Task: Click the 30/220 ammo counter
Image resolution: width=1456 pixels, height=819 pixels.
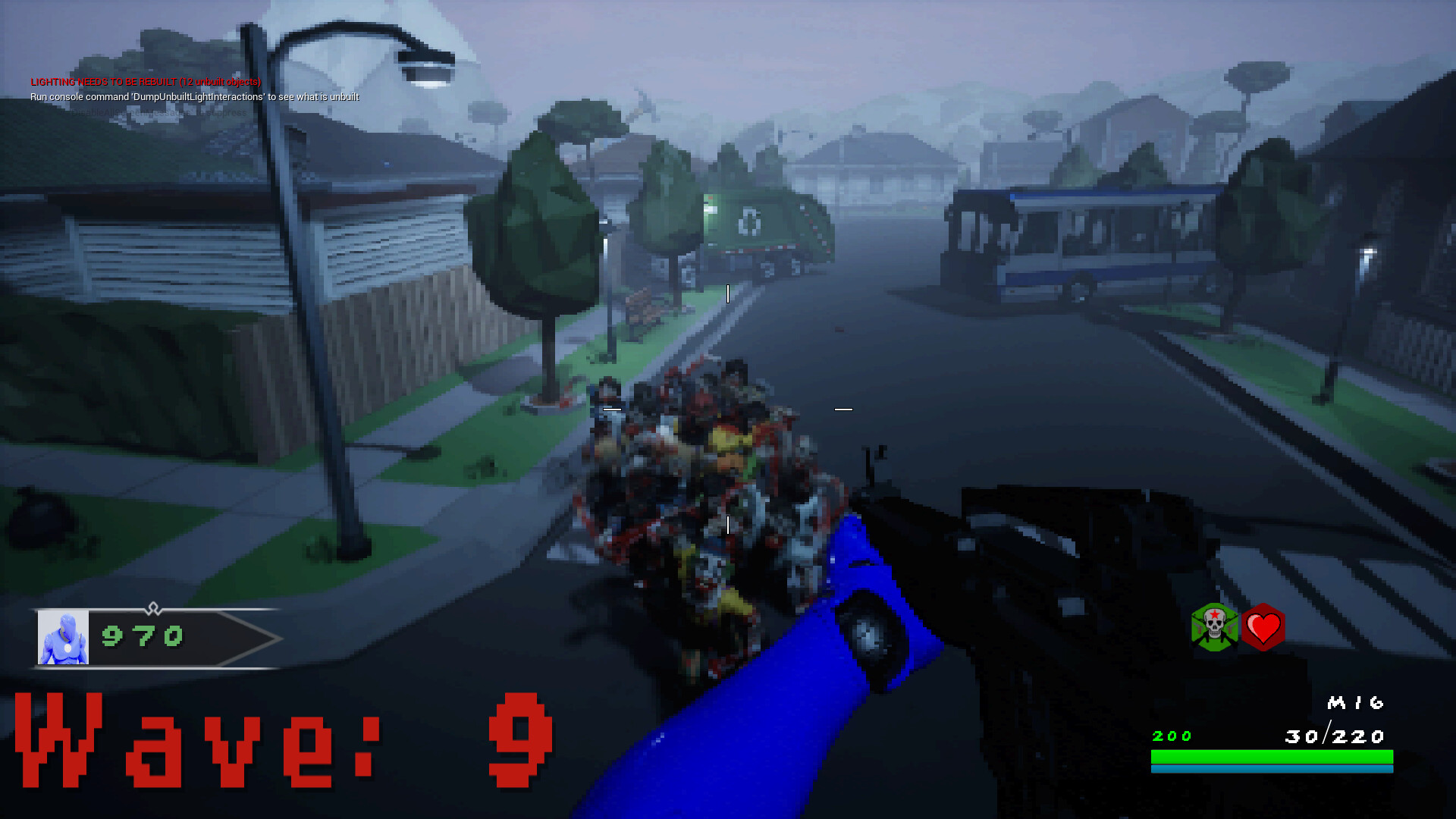Action: [1335, 734]
